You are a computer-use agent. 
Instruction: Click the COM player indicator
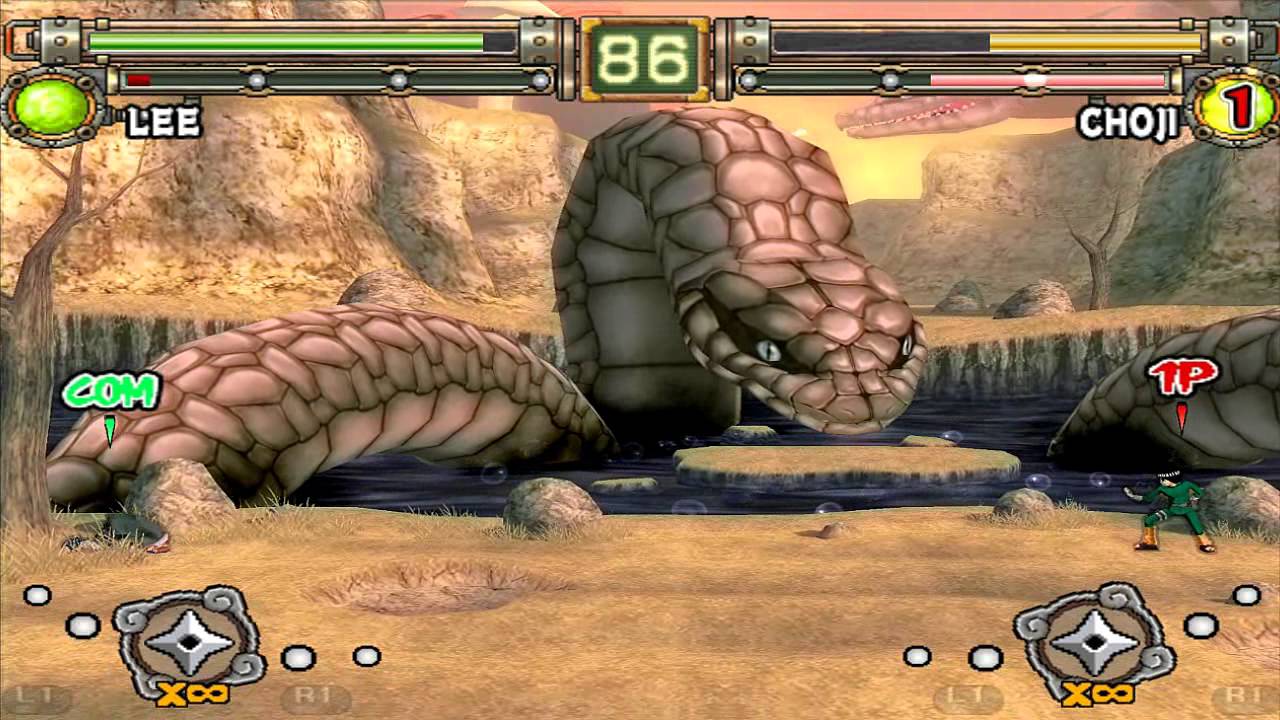point(110,392)
